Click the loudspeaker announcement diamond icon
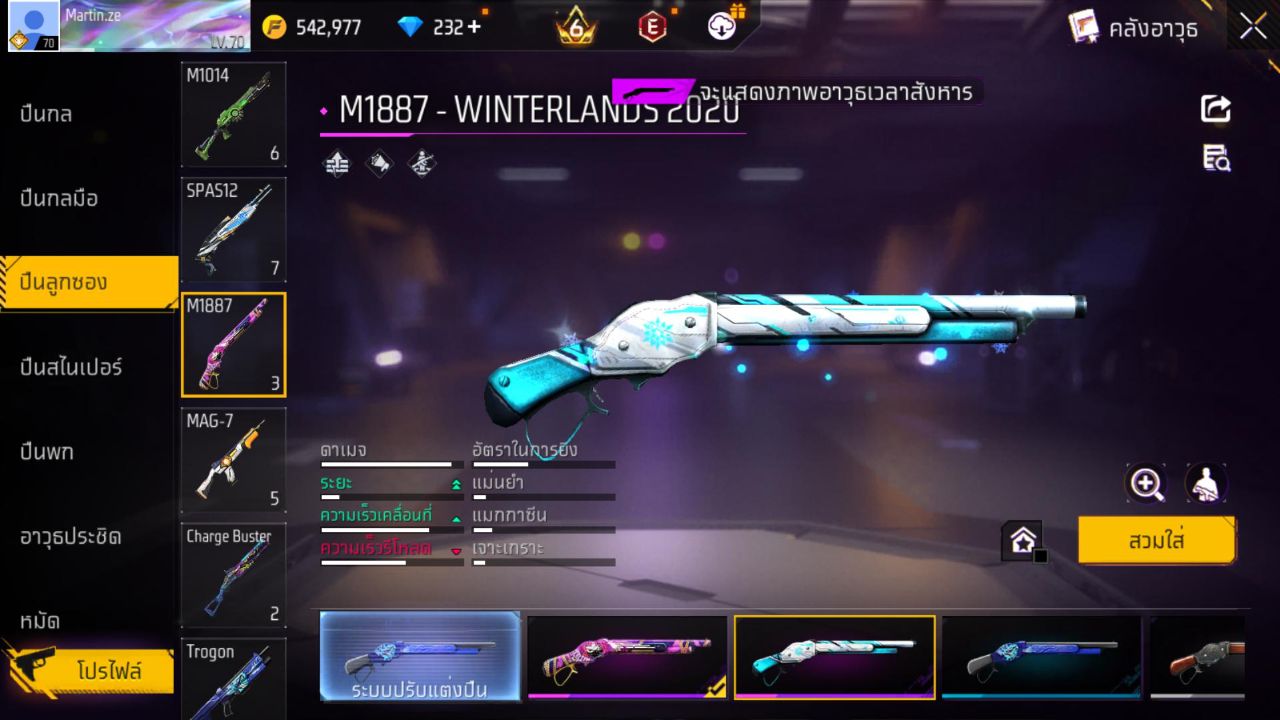This screenshot has width=1280, height=720. (378, 163)
